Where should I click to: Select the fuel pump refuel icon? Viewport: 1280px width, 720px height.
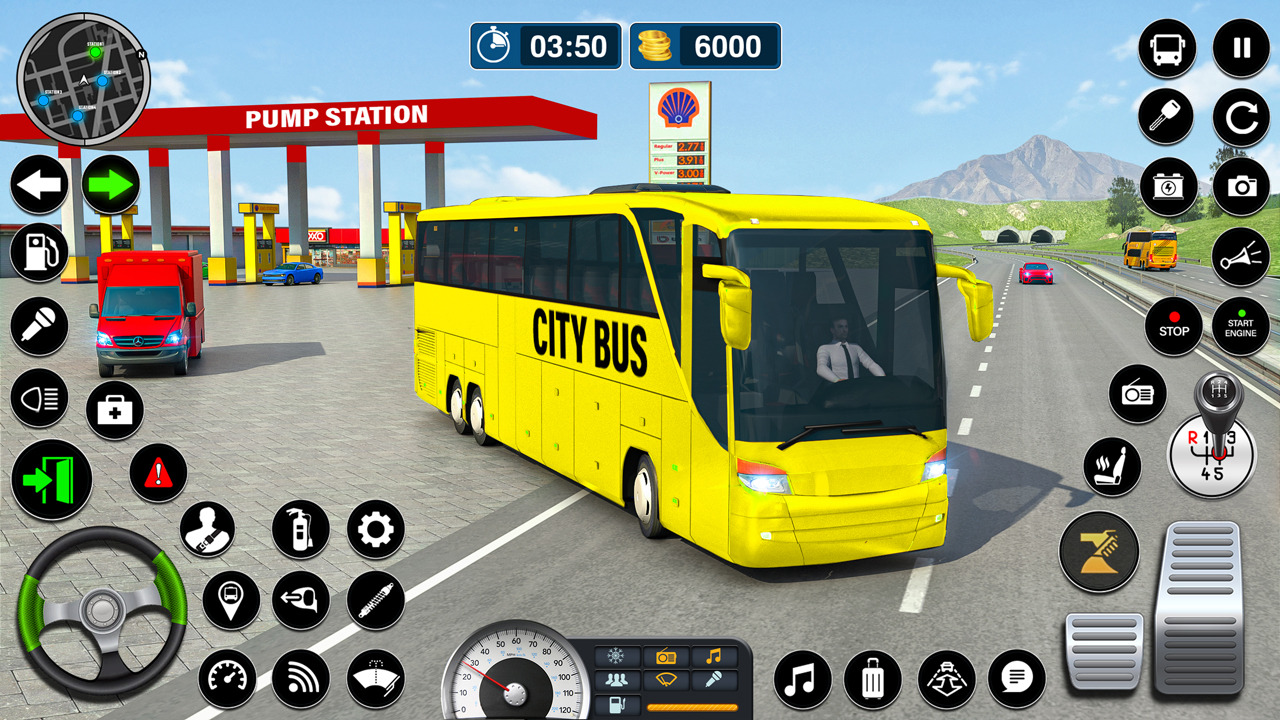[39, 253]
